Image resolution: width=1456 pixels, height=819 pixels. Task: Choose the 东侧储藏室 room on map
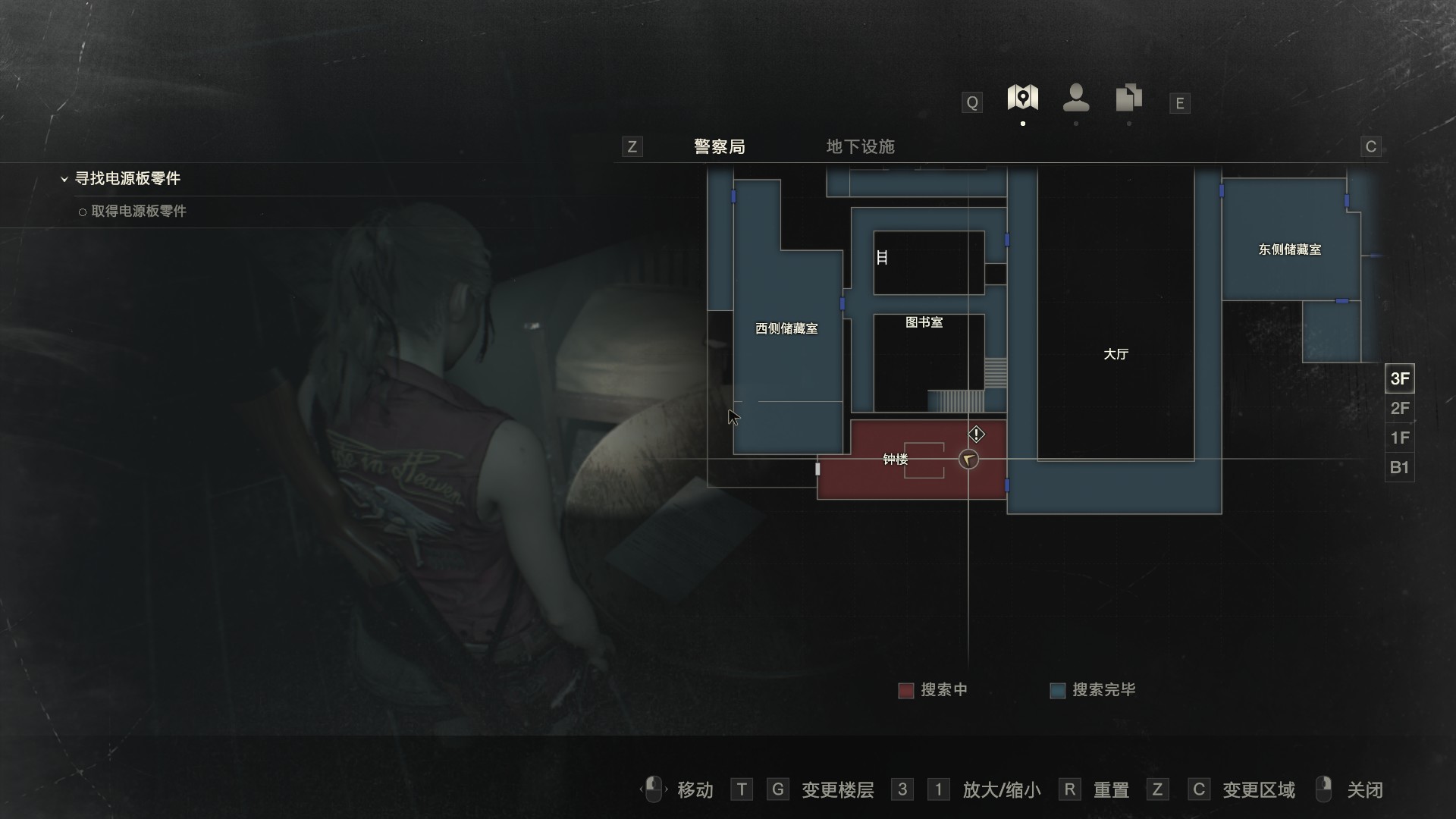[1289, 249]
